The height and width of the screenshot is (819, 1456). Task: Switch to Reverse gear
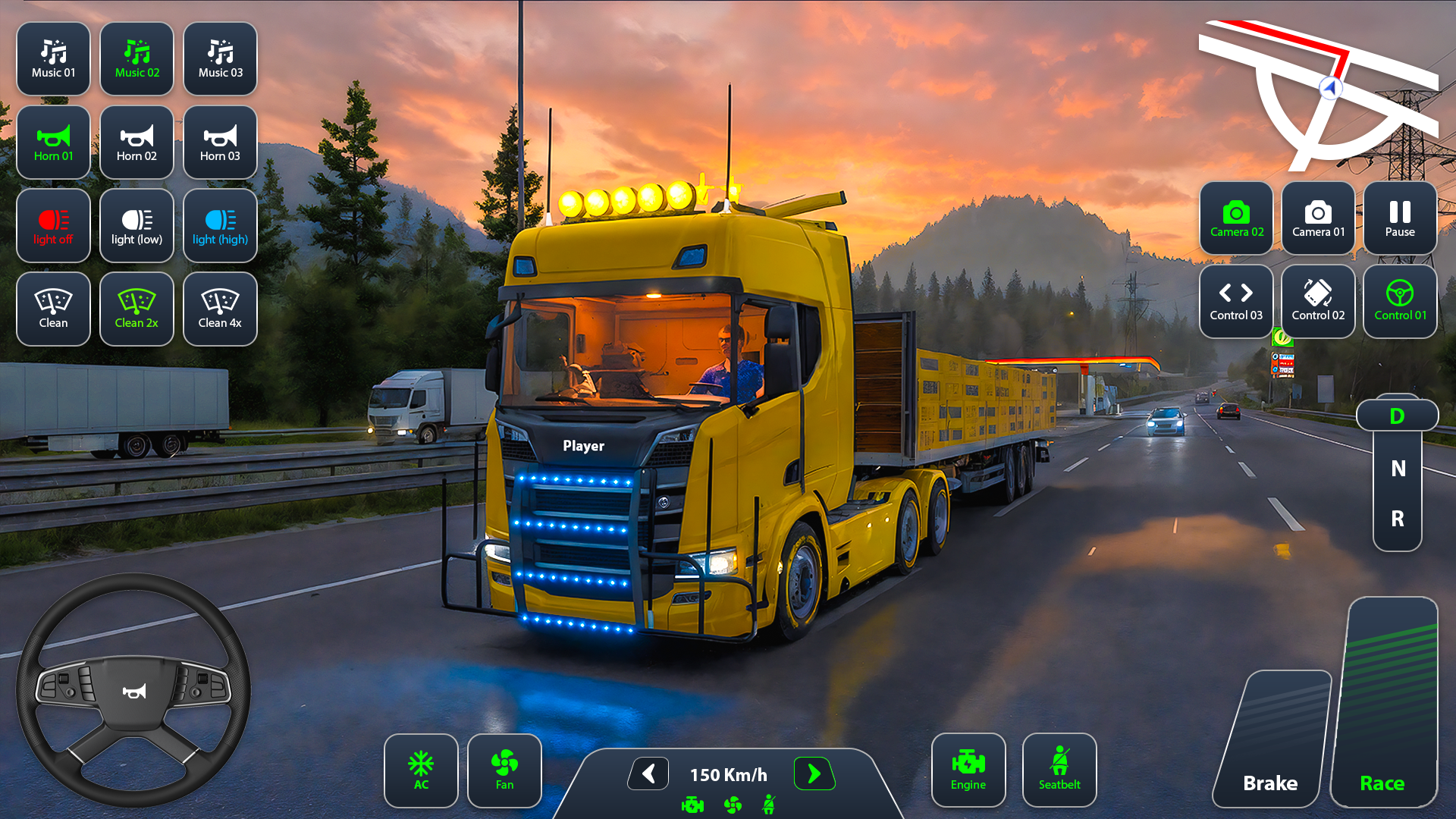click(x=1396, y=519)
